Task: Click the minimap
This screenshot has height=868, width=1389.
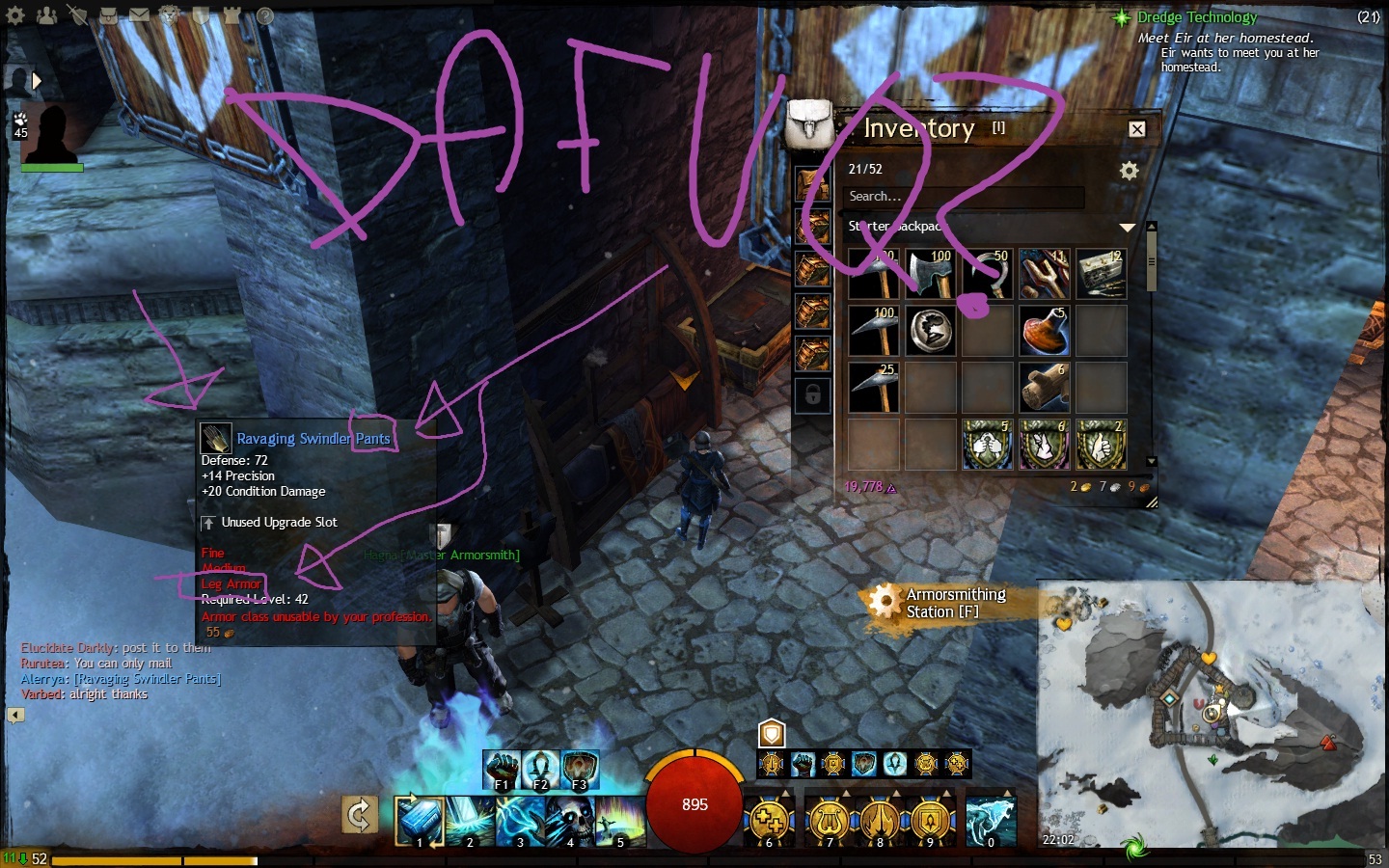Action: 1211,714
